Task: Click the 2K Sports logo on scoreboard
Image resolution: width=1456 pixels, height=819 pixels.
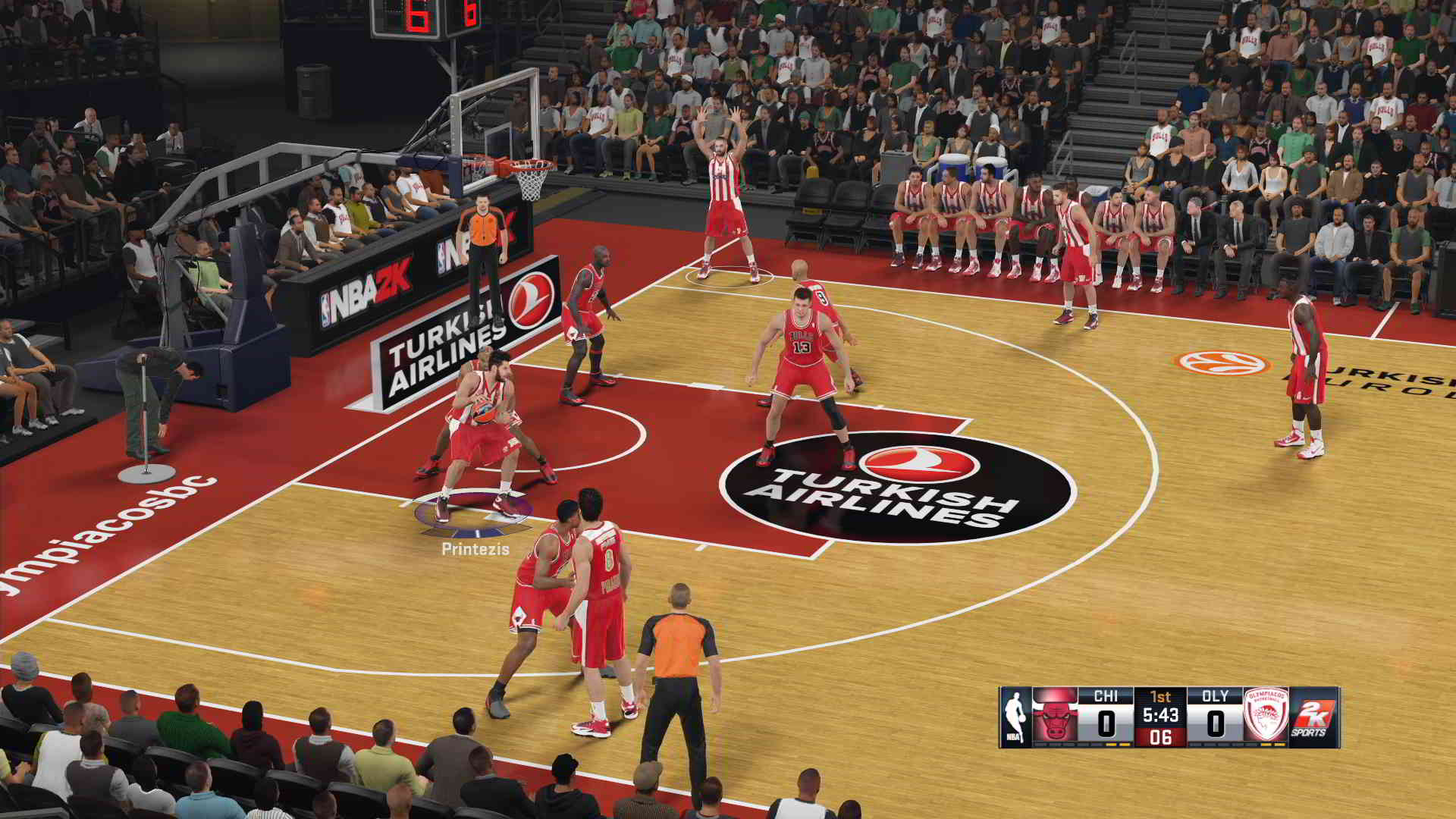Action: [1313, 717]
